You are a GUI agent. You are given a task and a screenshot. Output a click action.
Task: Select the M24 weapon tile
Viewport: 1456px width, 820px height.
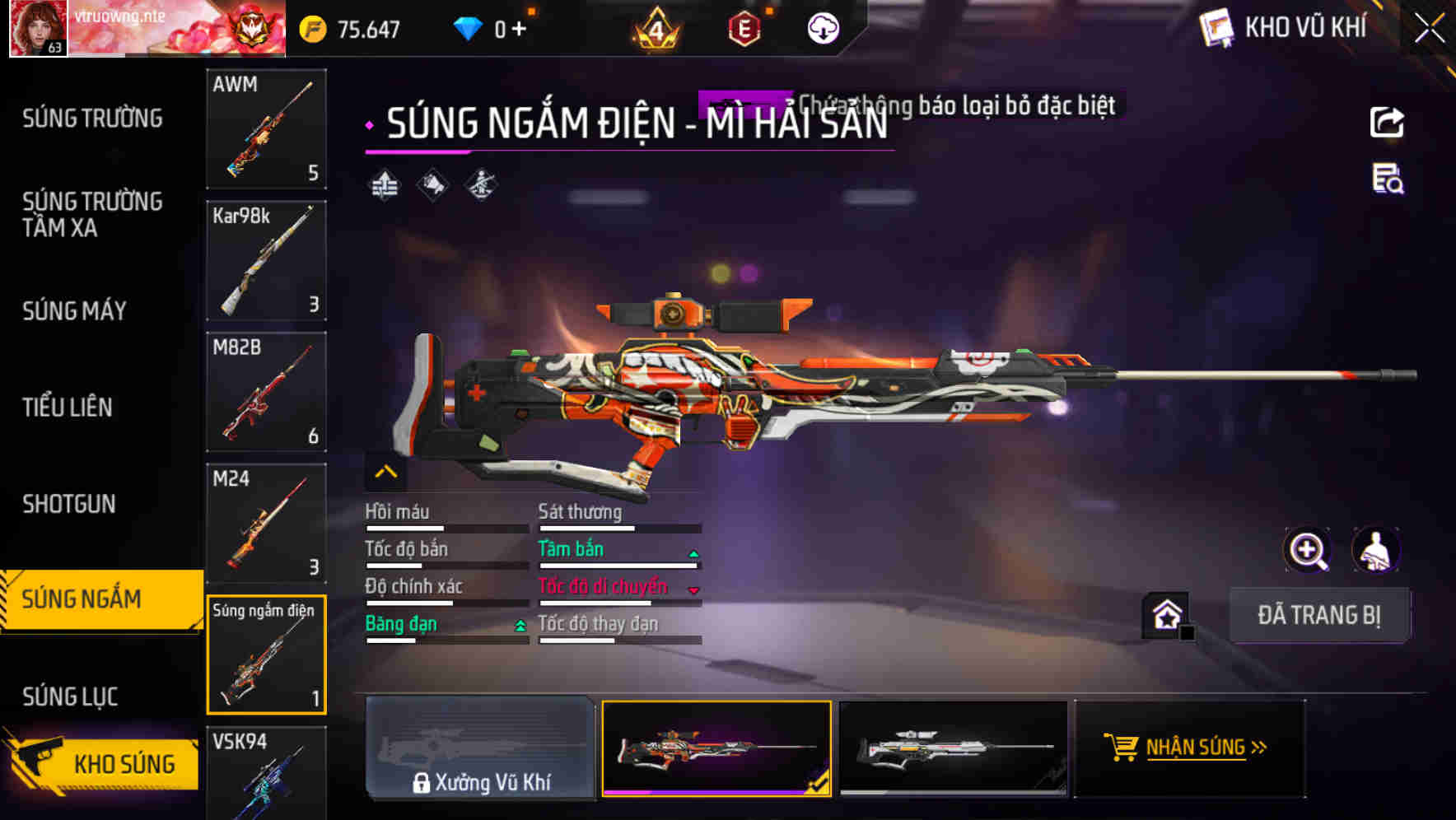[x=266, y=523]
